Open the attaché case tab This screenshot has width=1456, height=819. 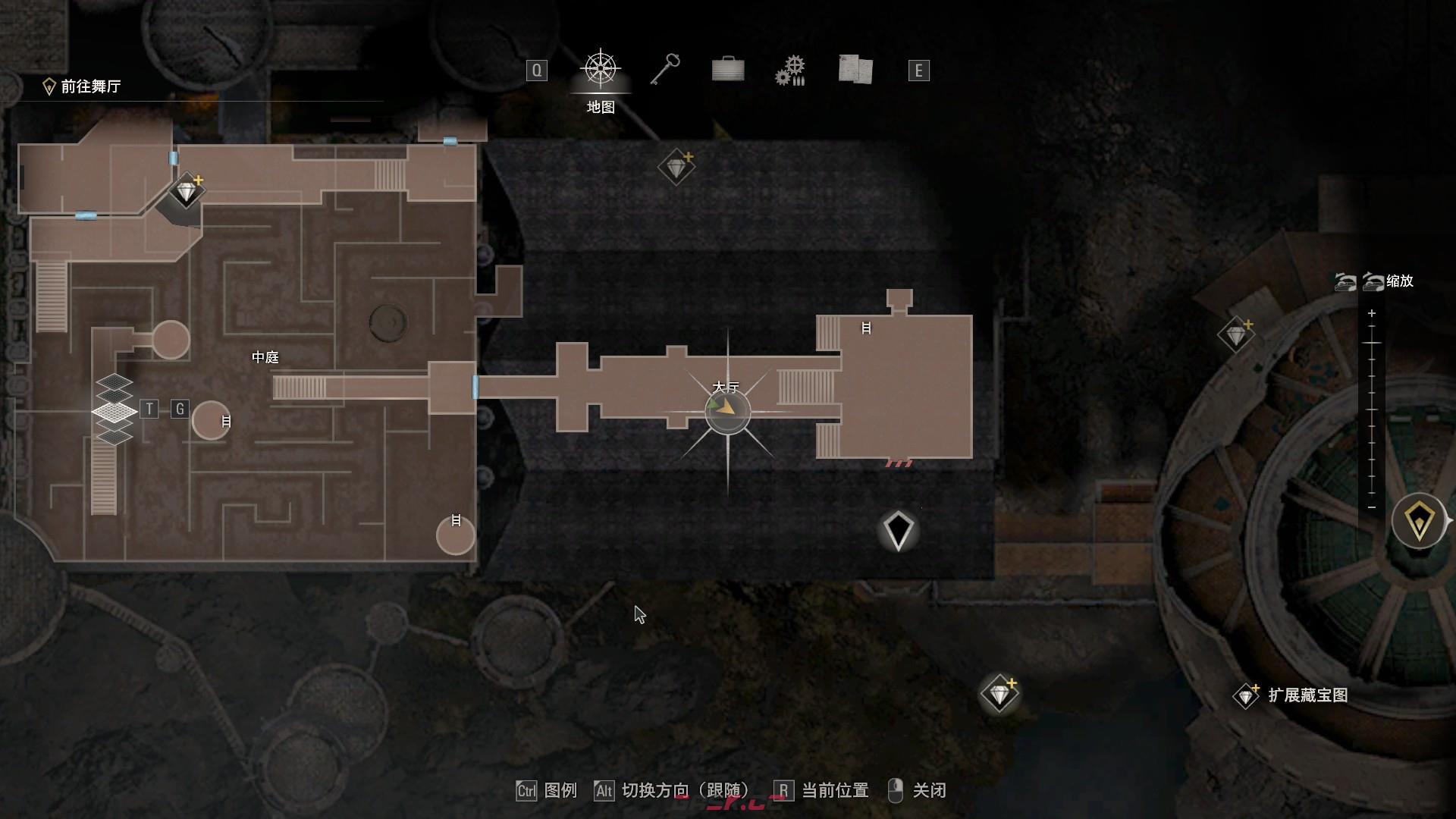click(x=727, y=70)
